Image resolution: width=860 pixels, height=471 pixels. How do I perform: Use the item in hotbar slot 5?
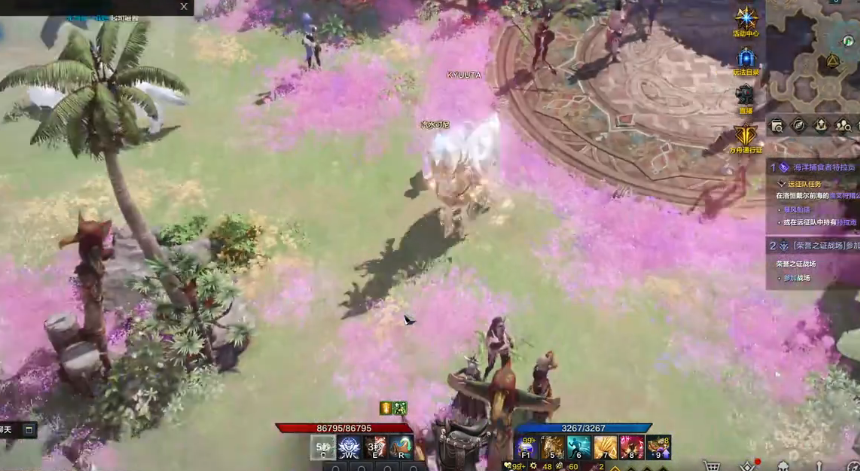click(x=553, y=447)
